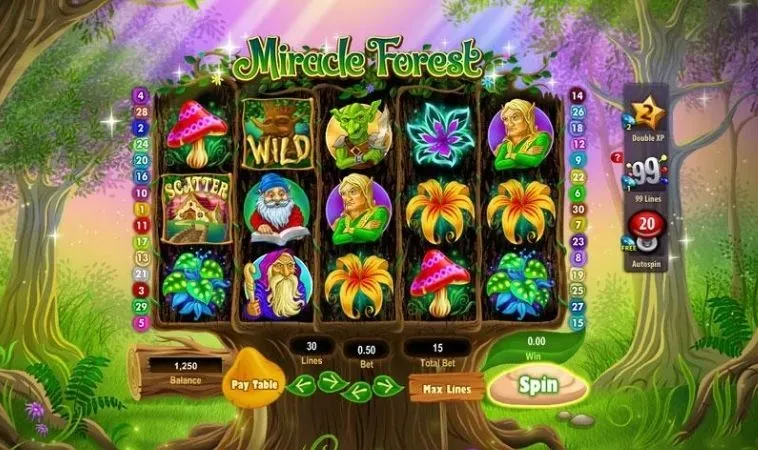Decrease the number of lines with left leaf arrow

tap(301, 385)
